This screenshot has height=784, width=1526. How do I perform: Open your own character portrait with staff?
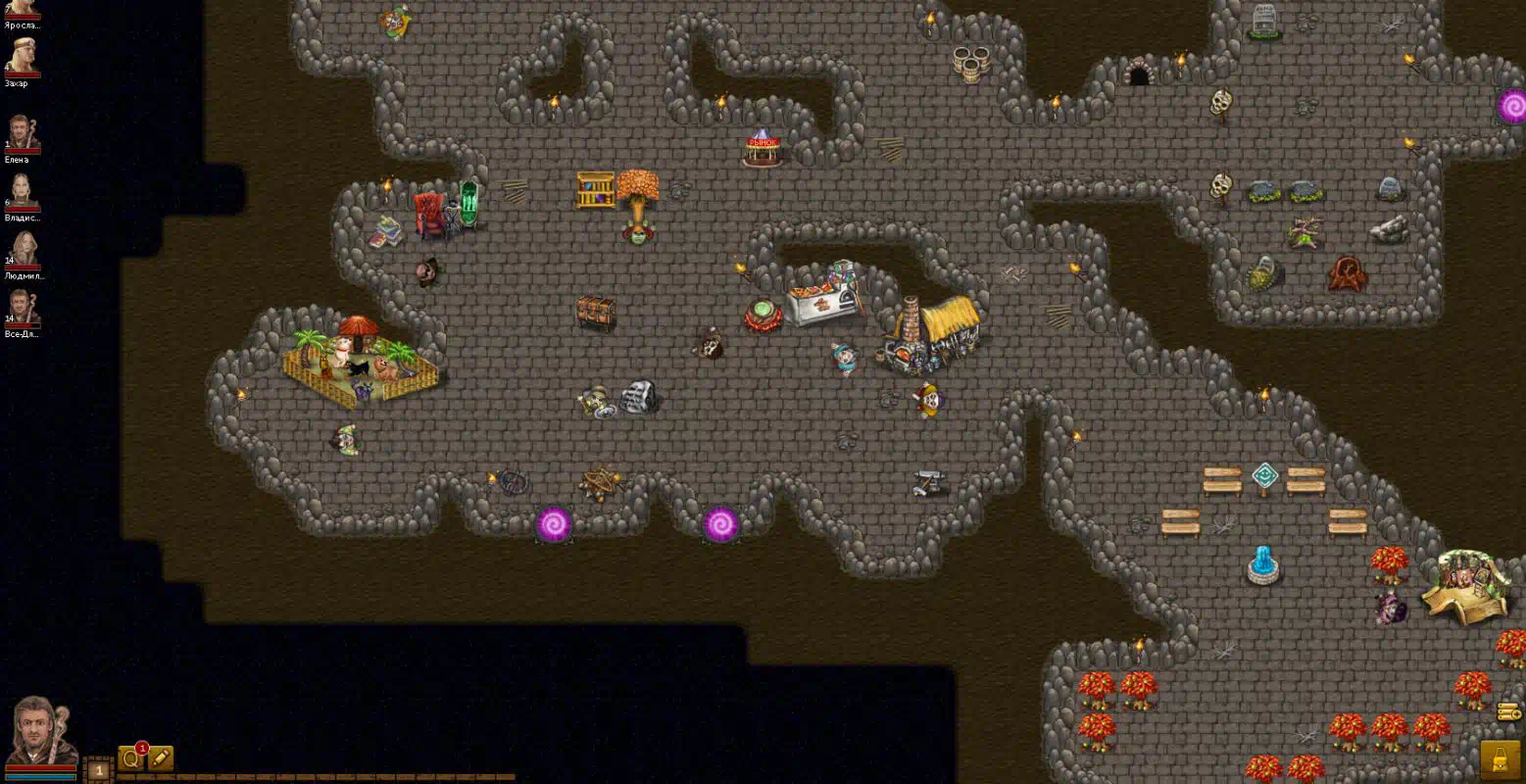pyautogui.click(x=39, y=730)
